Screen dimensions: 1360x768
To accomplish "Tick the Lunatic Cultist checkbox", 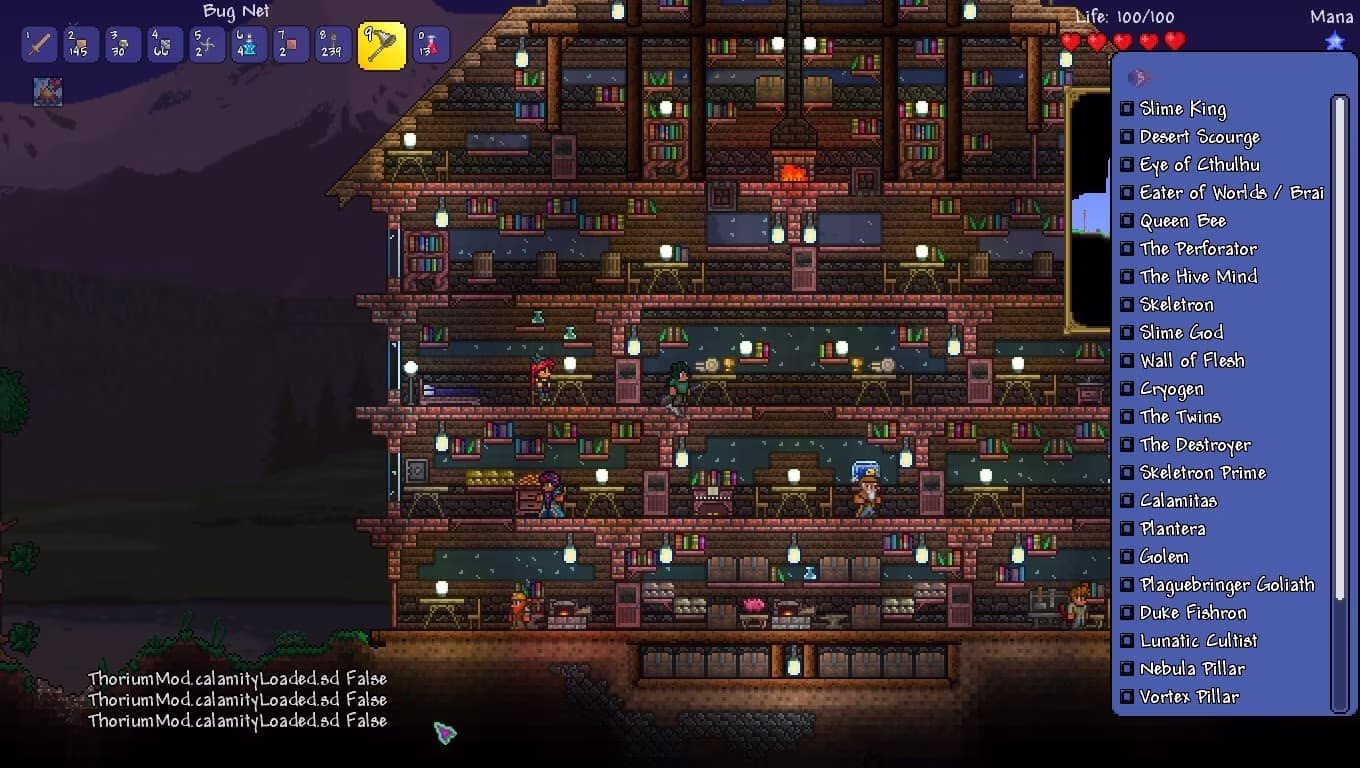I will click(x=1127, y=641).
